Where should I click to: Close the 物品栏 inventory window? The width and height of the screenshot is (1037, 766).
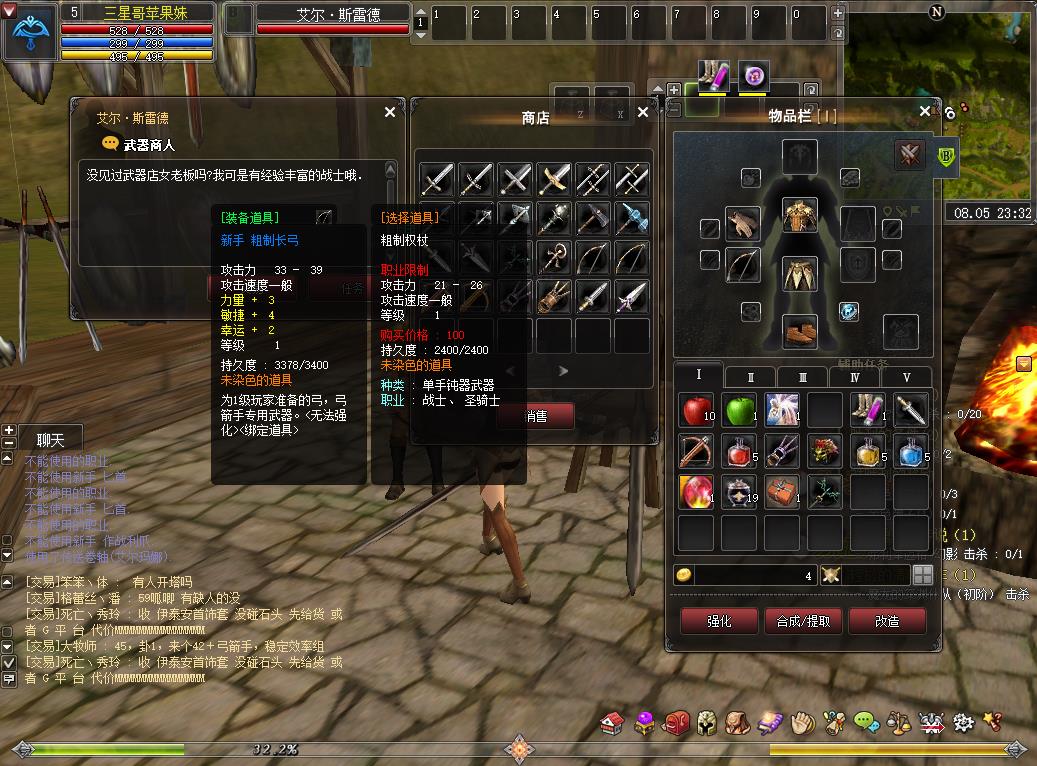pos(925,113)
